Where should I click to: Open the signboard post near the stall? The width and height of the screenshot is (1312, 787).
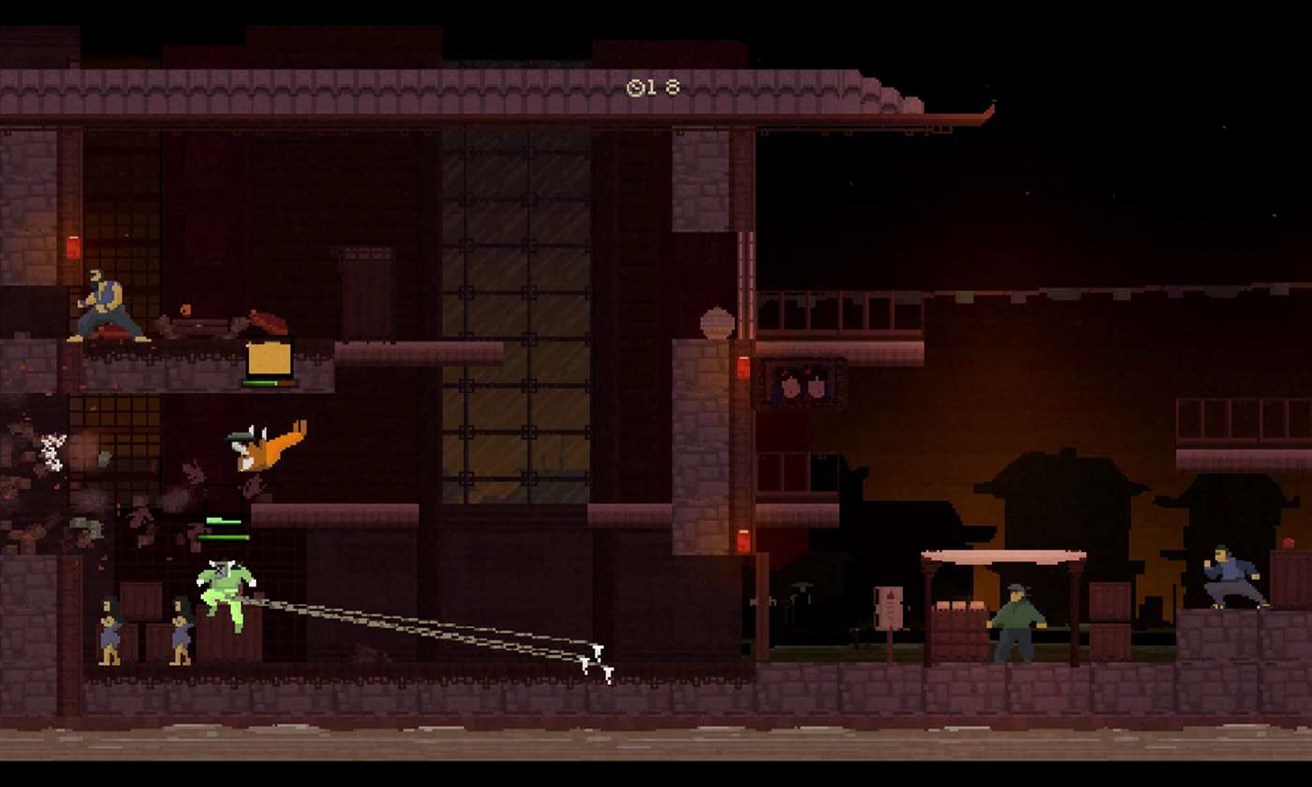[x=889, y=605]
